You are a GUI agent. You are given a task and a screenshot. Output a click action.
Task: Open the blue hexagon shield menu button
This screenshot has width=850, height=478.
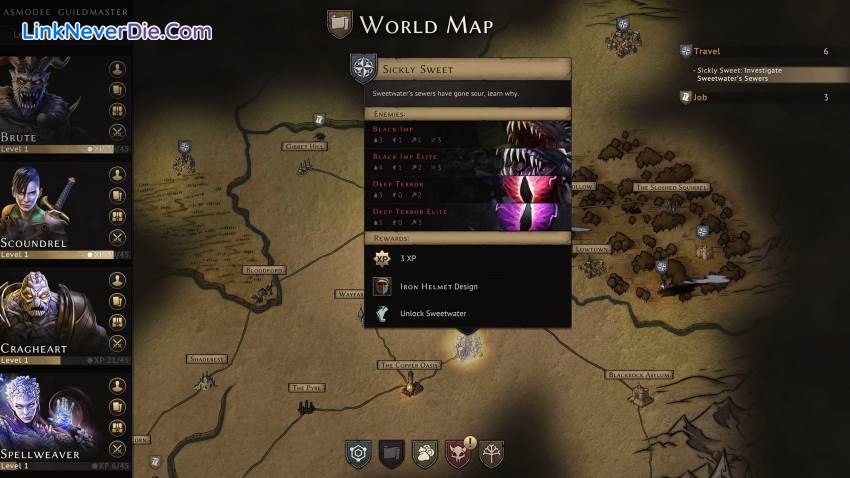tap(358, 454)
